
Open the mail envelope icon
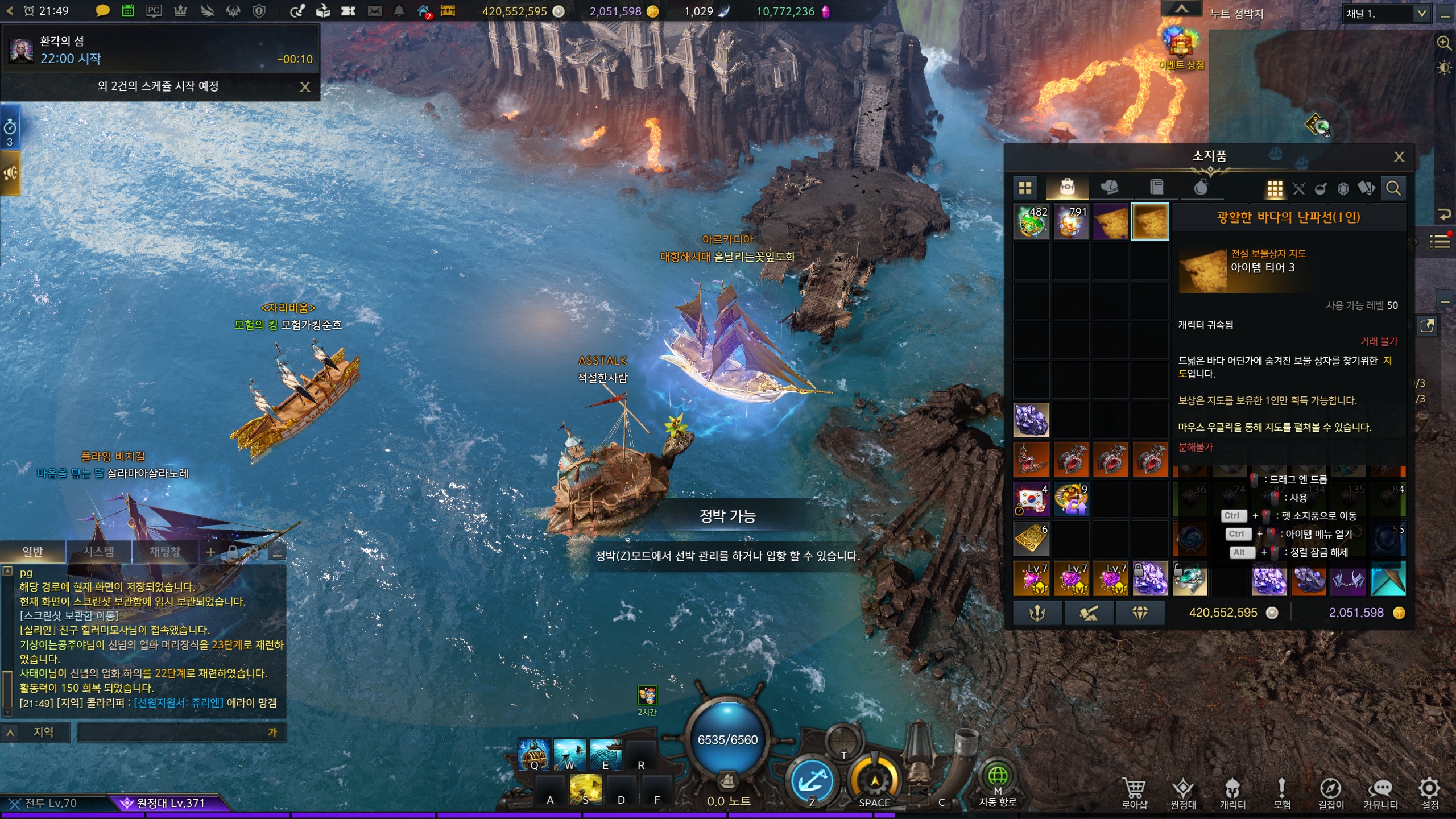tap(374, 11)
